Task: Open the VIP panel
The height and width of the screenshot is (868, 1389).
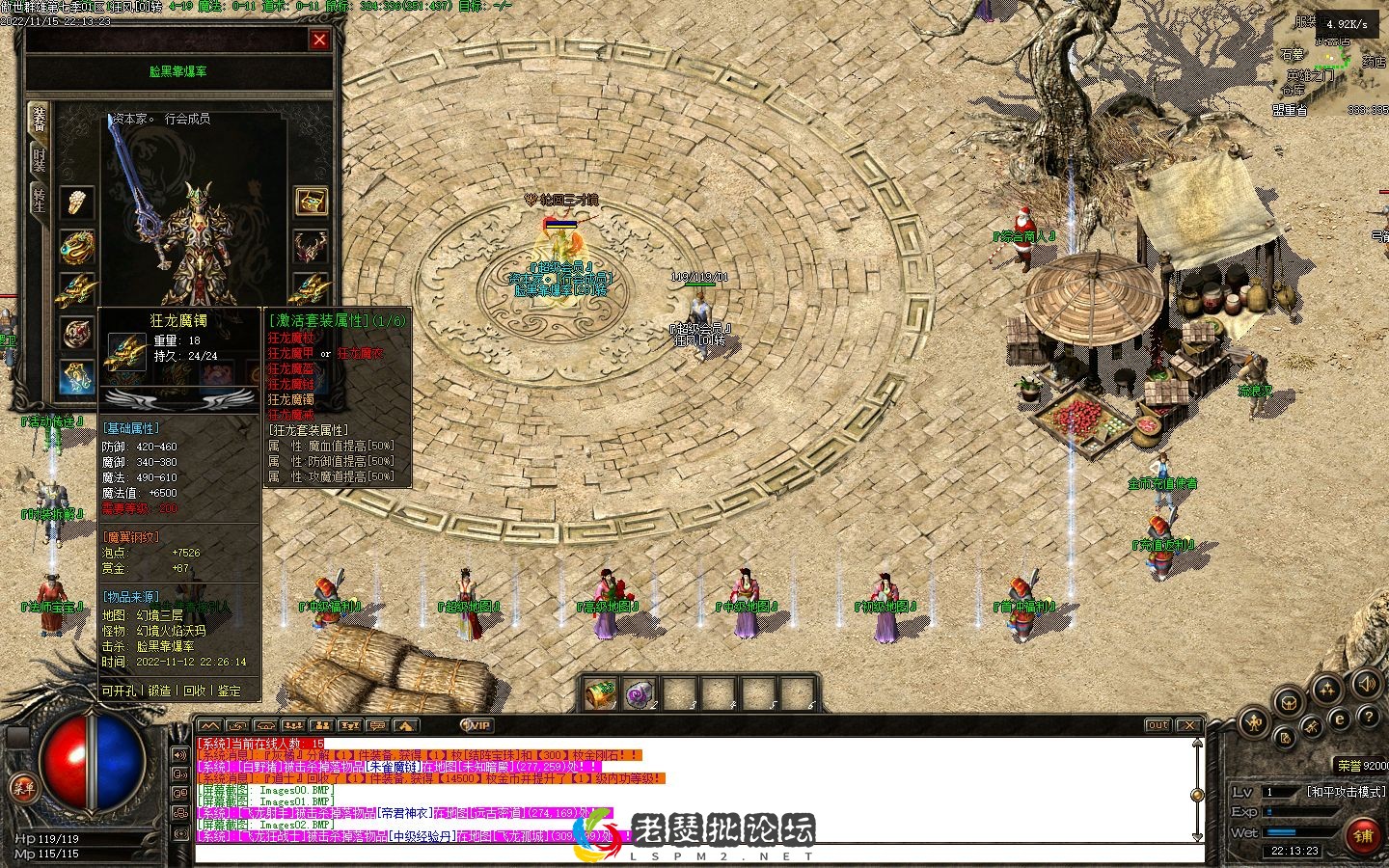Action: click(x=477, y=725)
